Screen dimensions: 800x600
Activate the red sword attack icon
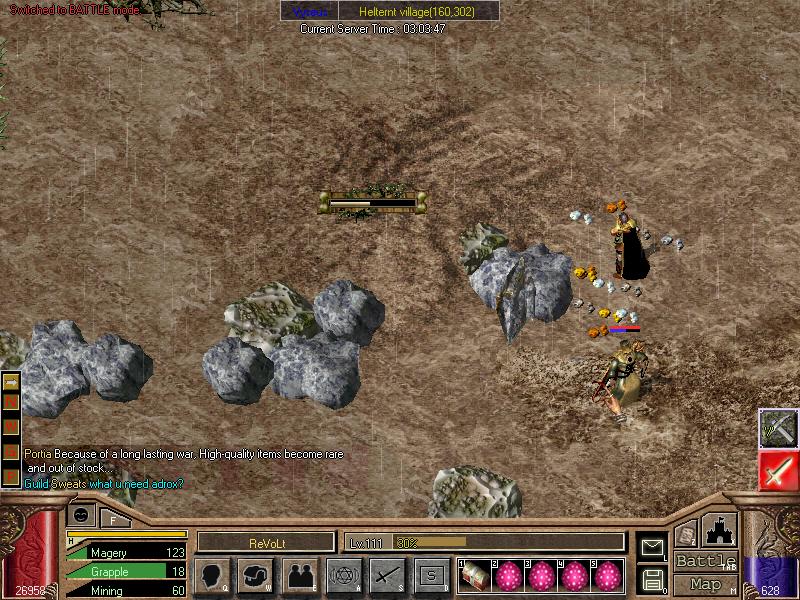point(778,471)
